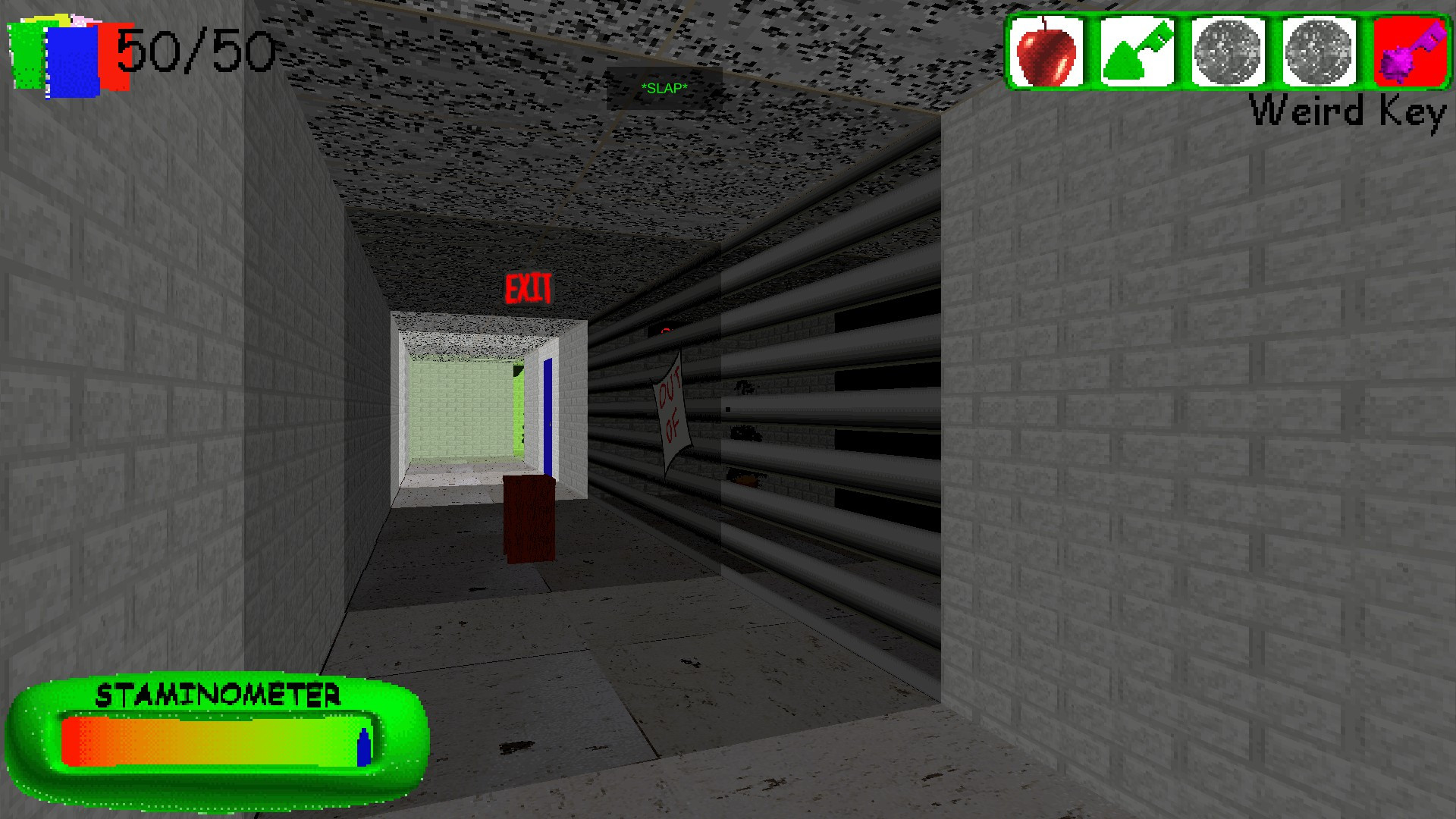1456x819 pixels.
Task: Click the red EXIT sign above the hallway
Action: pos(529,287)
